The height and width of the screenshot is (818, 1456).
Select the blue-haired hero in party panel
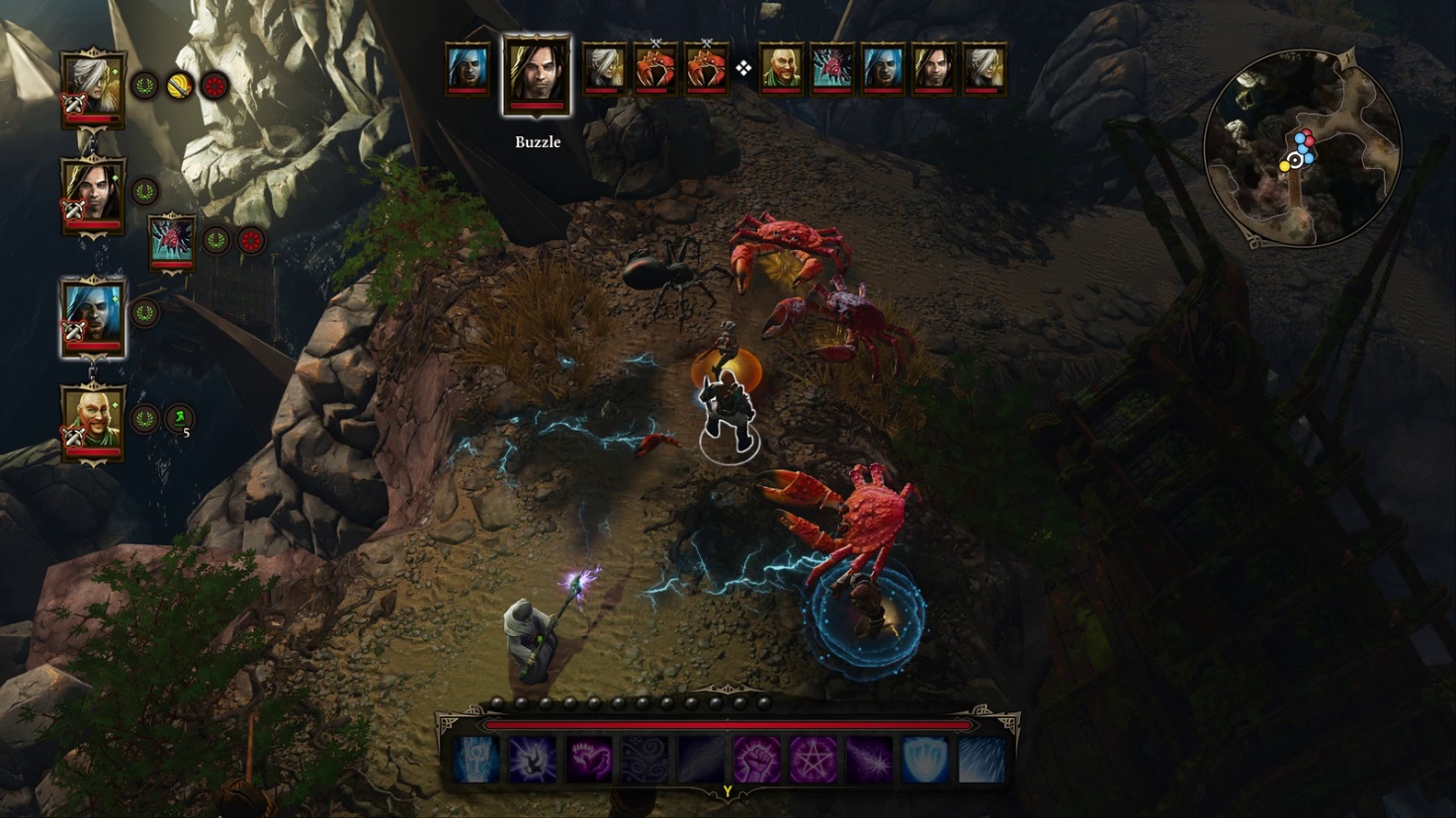(93, 314)
